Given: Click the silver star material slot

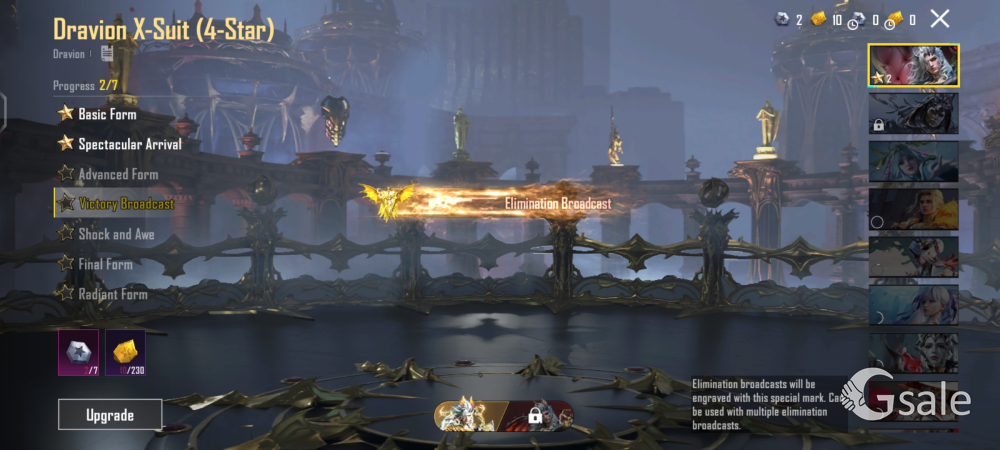Looking at the screenshot, I should (78, 352).
